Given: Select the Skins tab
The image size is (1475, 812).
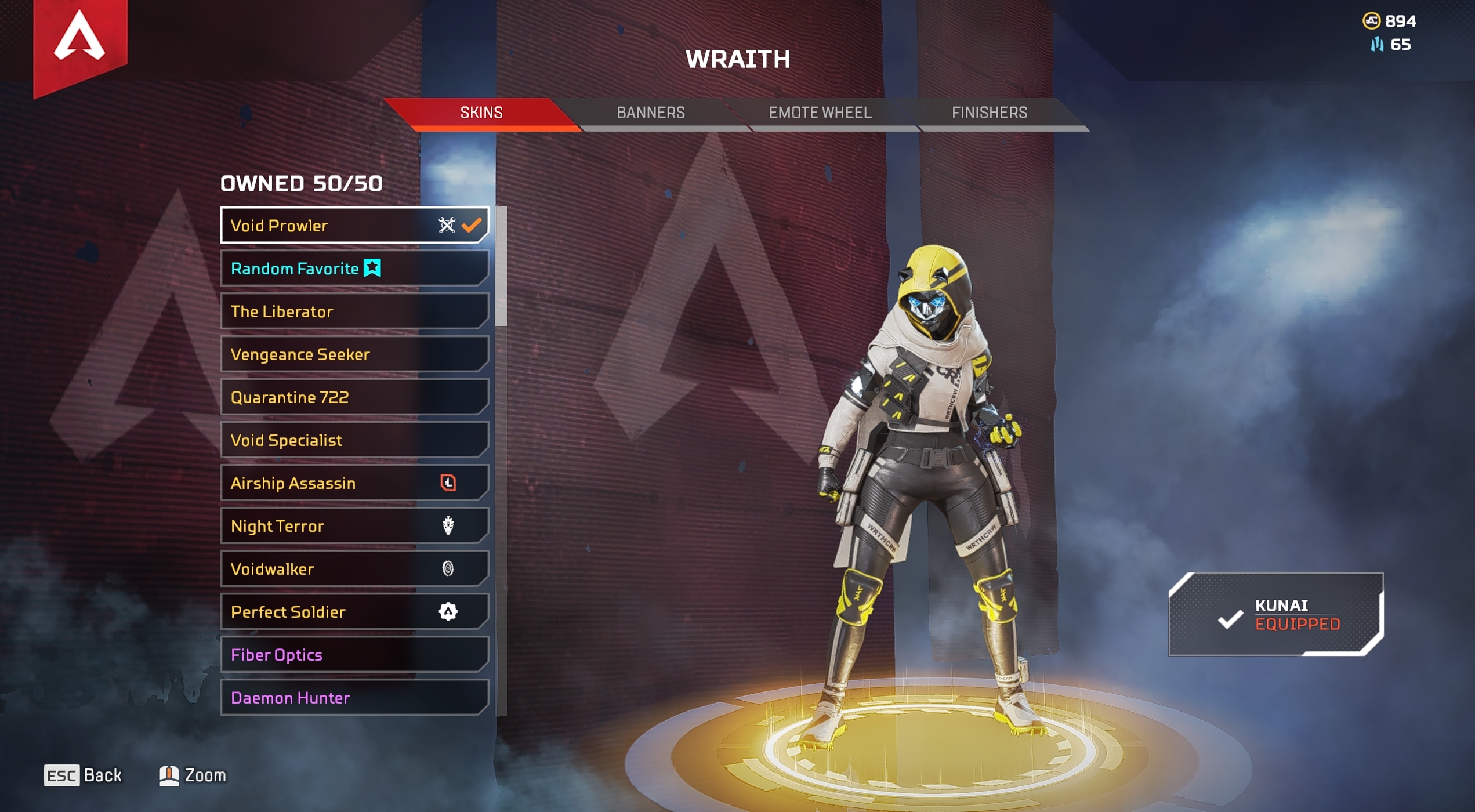Looking at the screenshot, I should click(x=481, y=113).
